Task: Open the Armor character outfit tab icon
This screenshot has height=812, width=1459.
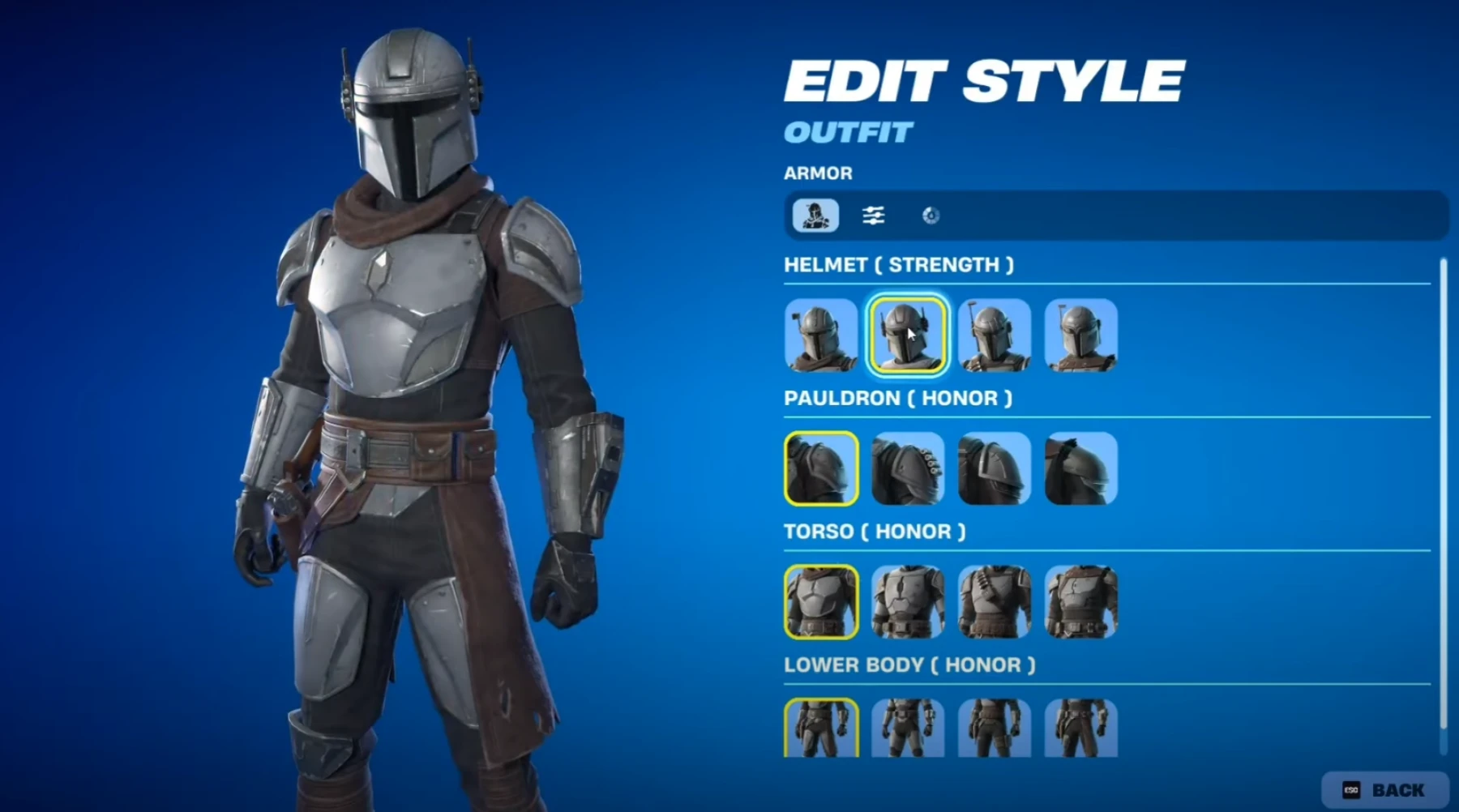Action: (815, 214)
